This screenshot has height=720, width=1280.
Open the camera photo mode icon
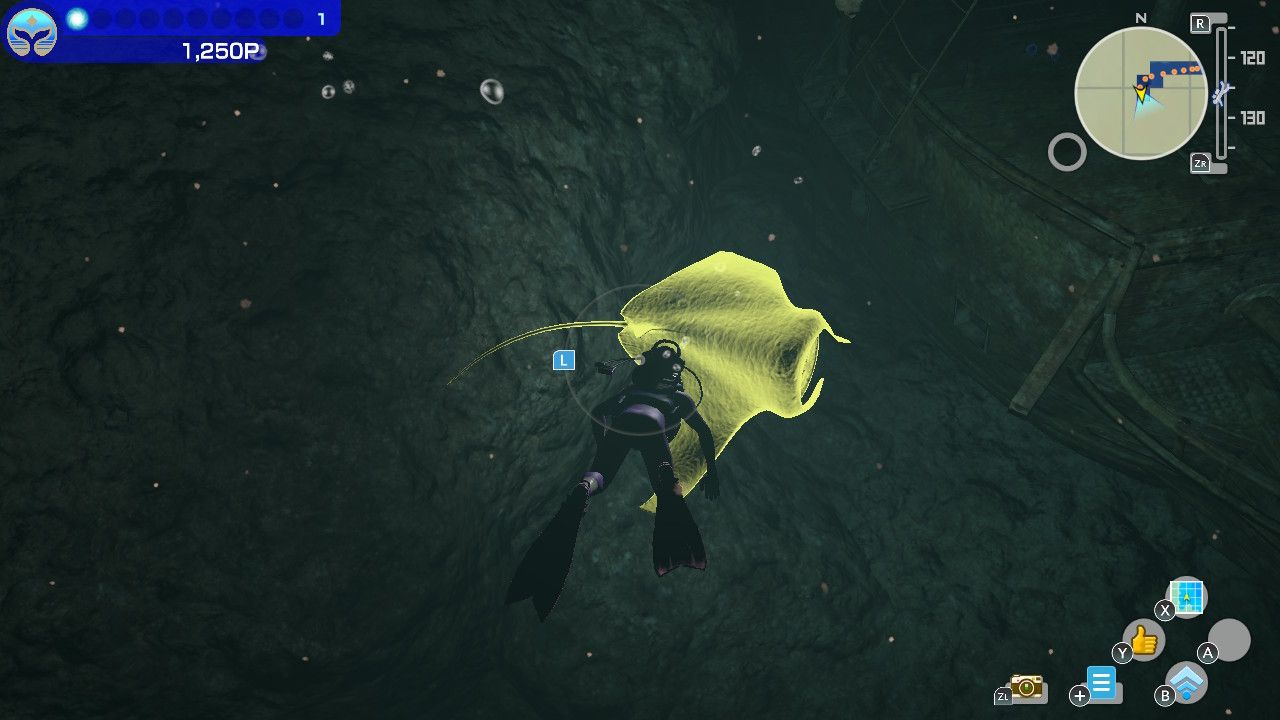pyautogui.click(x=1026, y=686)
